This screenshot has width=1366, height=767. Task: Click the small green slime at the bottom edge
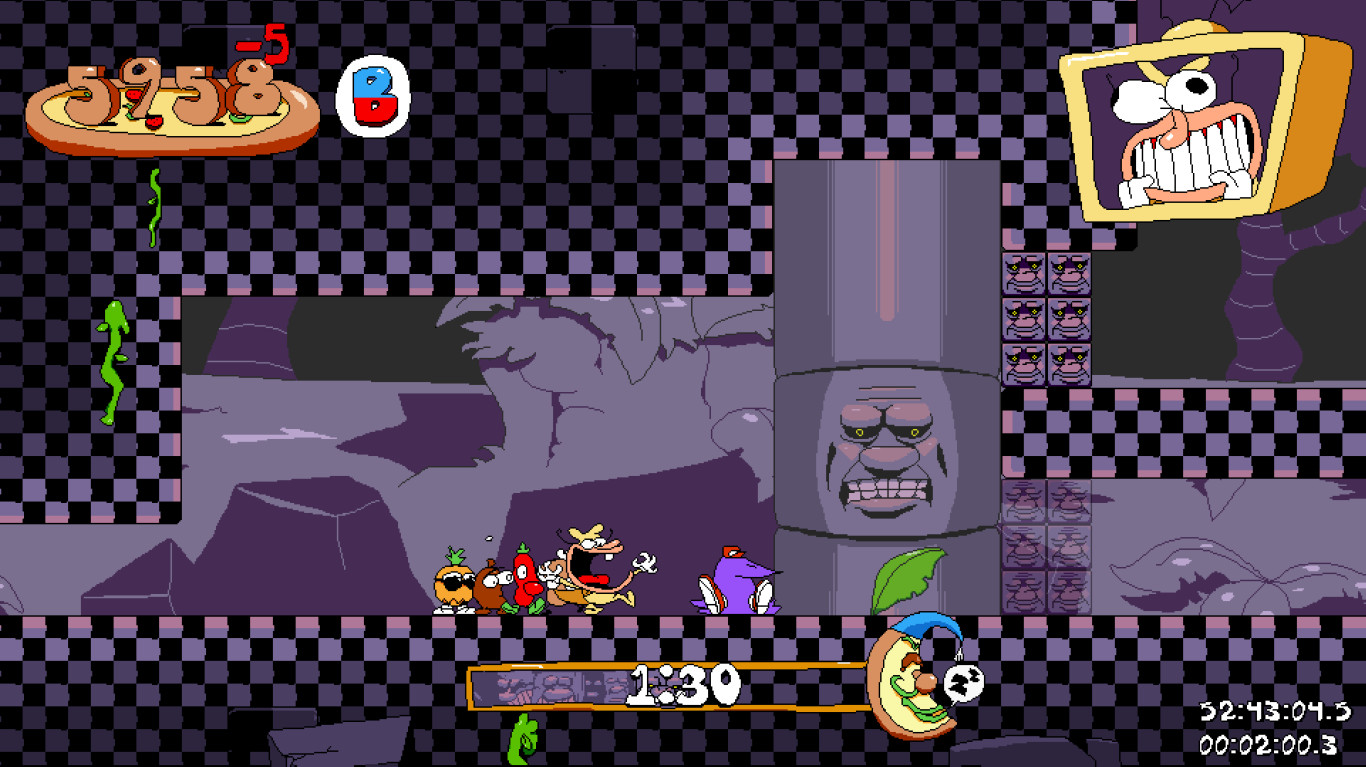coord(520,740)
